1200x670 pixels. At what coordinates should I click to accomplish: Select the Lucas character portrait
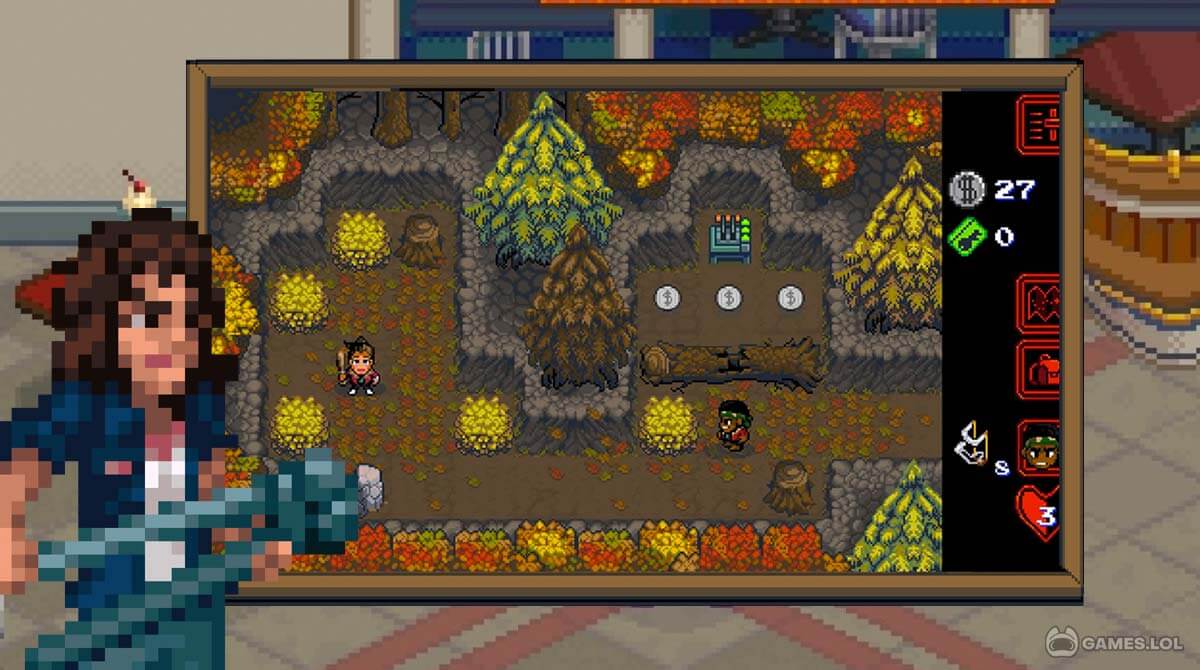(x=1039, y=448)
